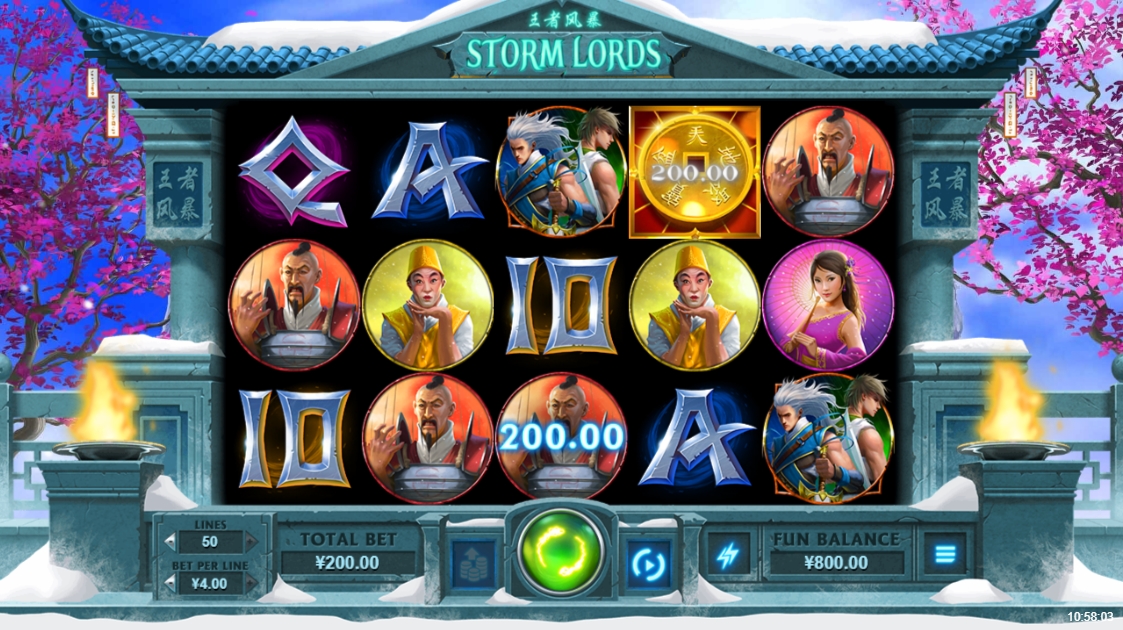Toggle turbo mode with the lightning bolt

click(728, 555)
